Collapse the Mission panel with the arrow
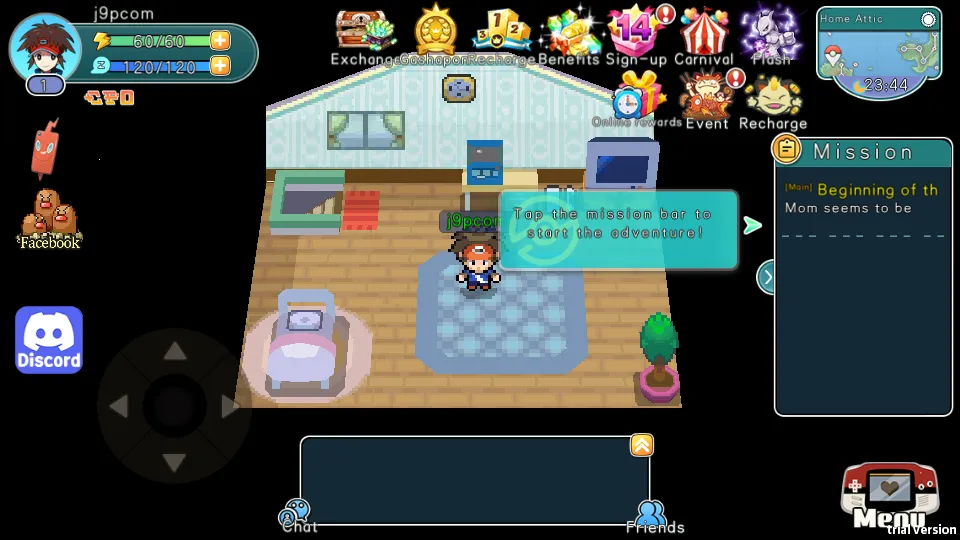Viewport: 960px width, 540px height. (x=767, y=277)
